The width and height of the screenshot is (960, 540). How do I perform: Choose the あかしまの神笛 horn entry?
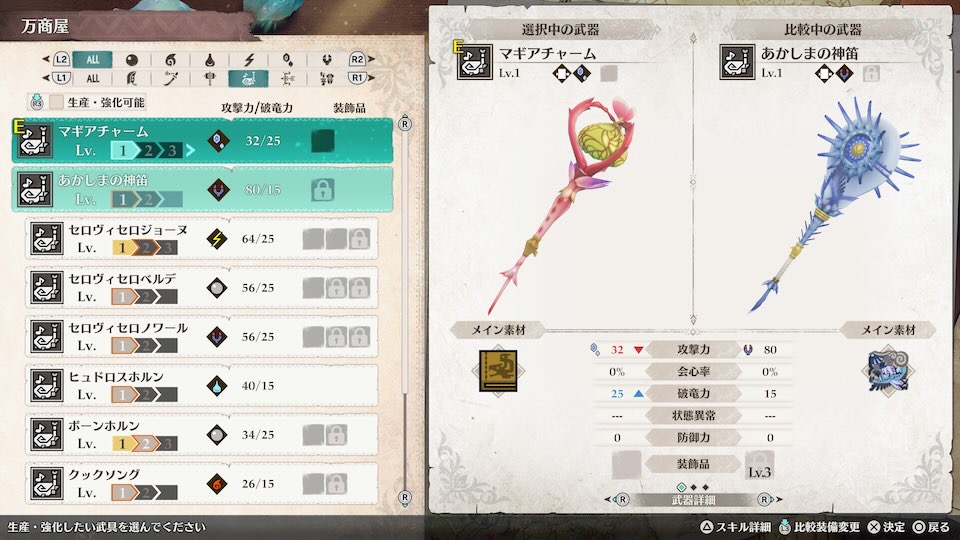pyautogui.click(x=202, y=189)
